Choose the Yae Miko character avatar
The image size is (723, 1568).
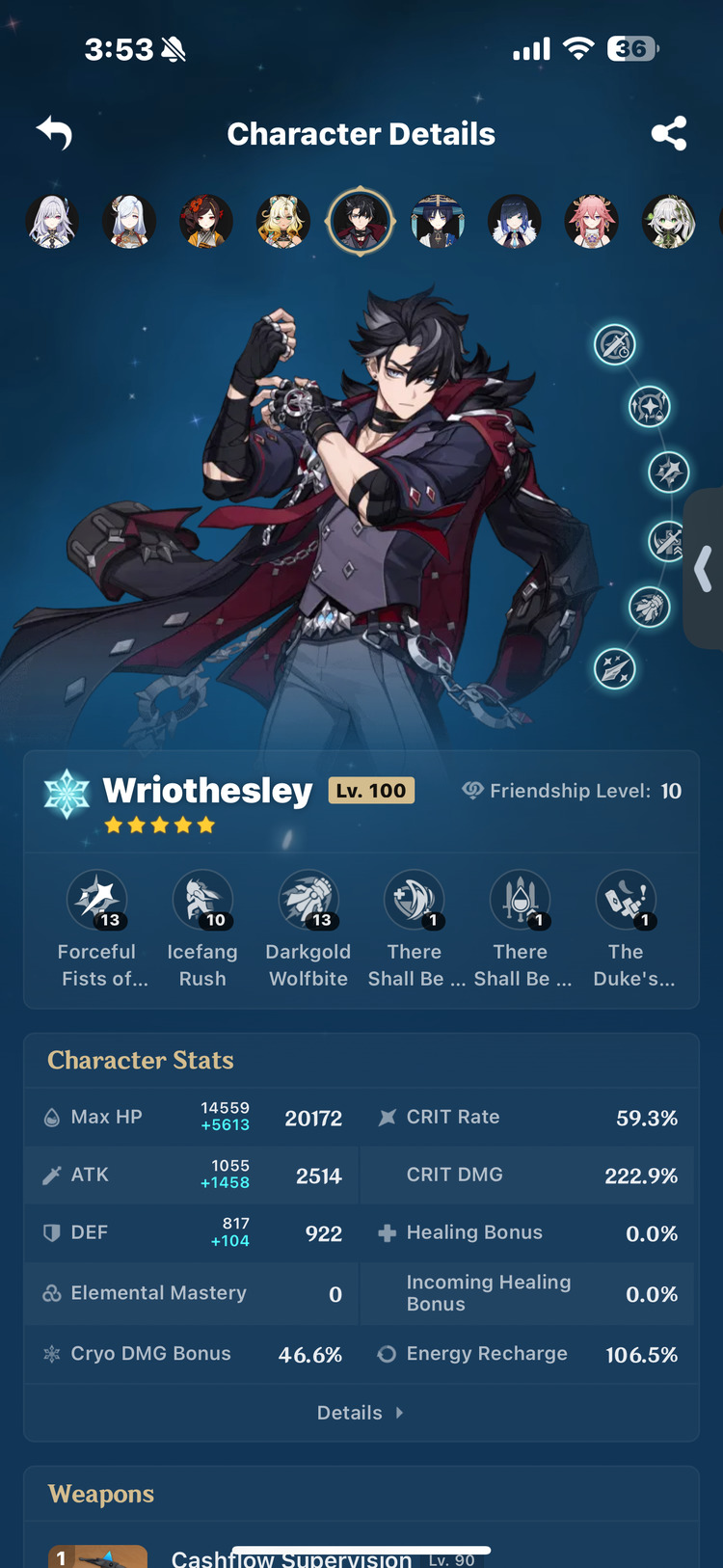pyautogui.click(x=591, y=221)
